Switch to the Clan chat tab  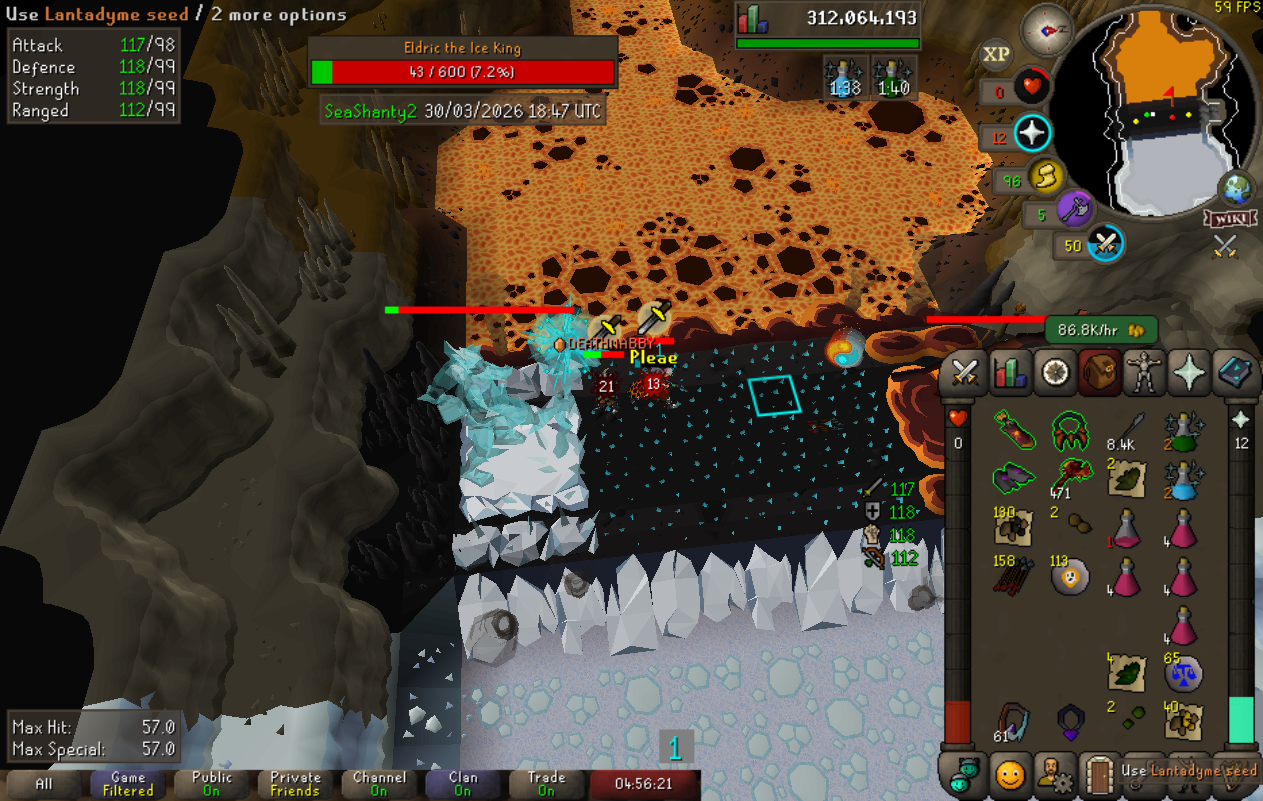click(463, 783)
